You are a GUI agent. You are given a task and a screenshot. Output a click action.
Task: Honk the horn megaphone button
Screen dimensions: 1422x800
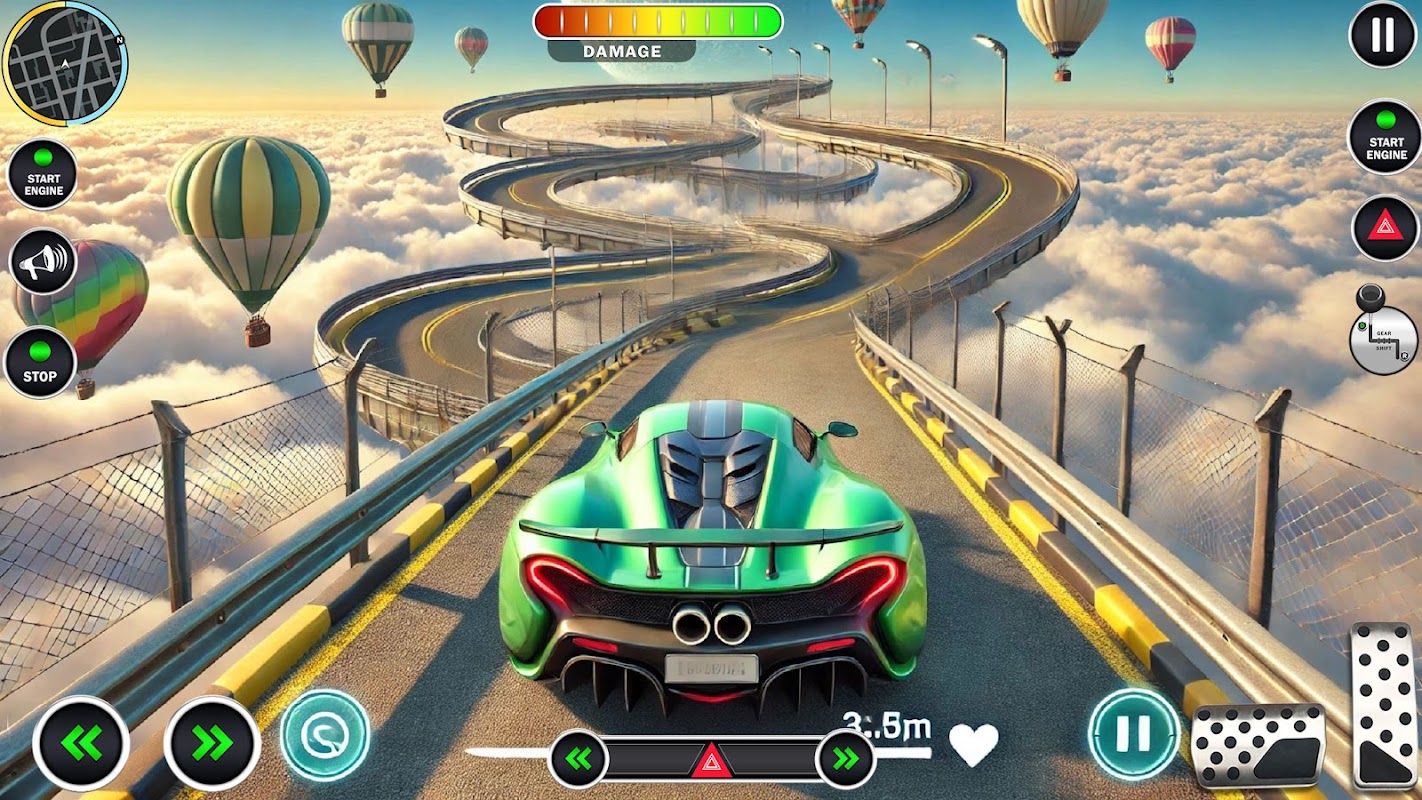(x=43, y=262)
